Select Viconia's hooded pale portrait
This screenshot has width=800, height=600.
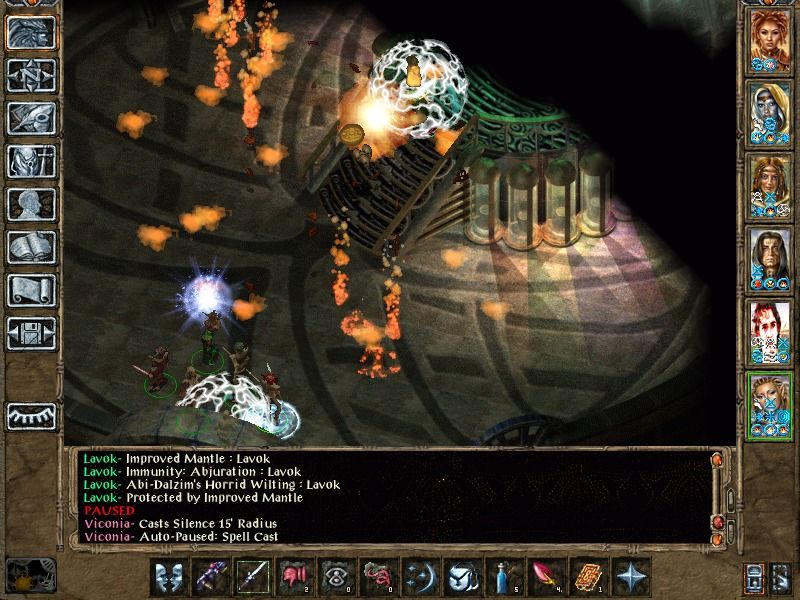[769, 114]
